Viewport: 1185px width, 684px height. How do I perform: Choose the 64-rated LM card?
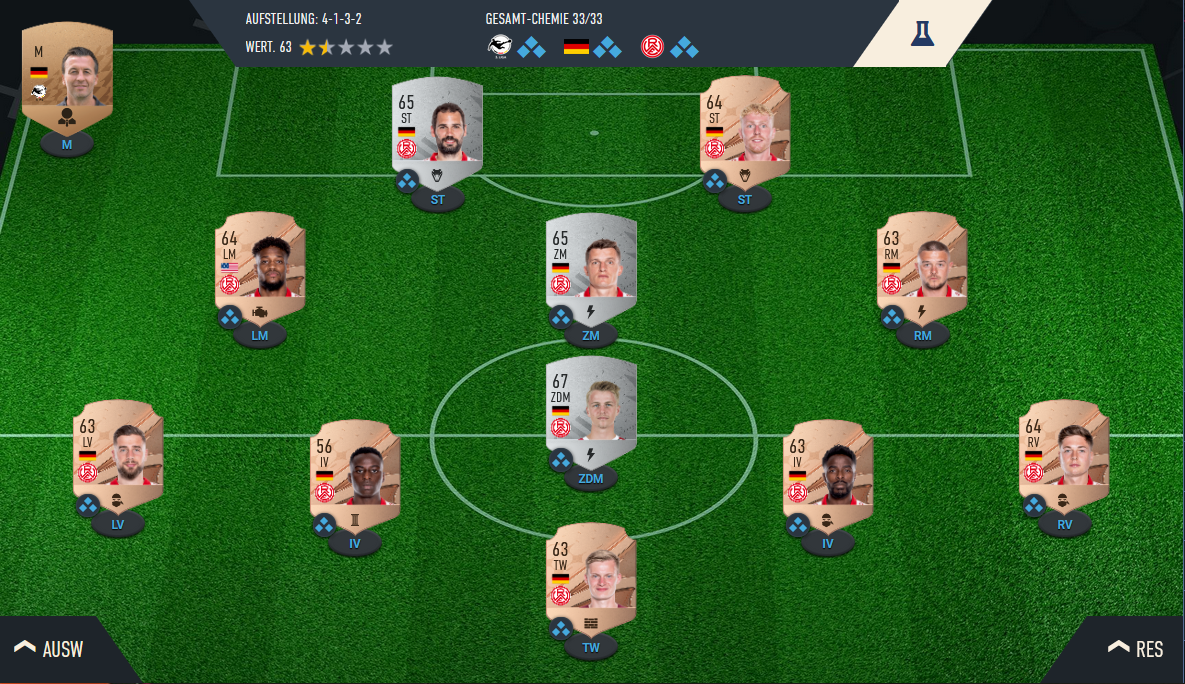click(x=260, y=261)
